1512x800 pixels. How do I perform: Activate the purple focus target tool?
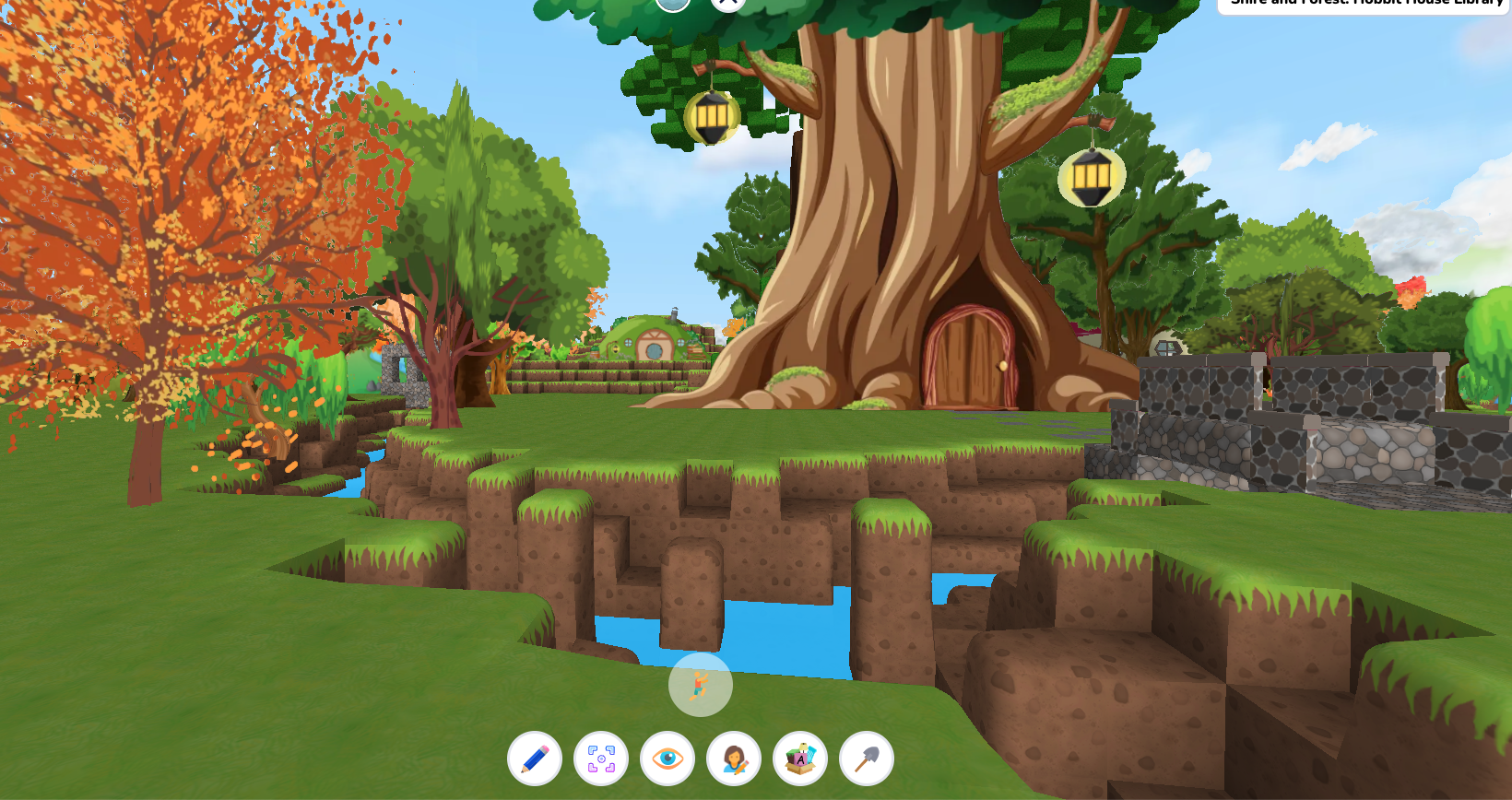click(601, 759)
